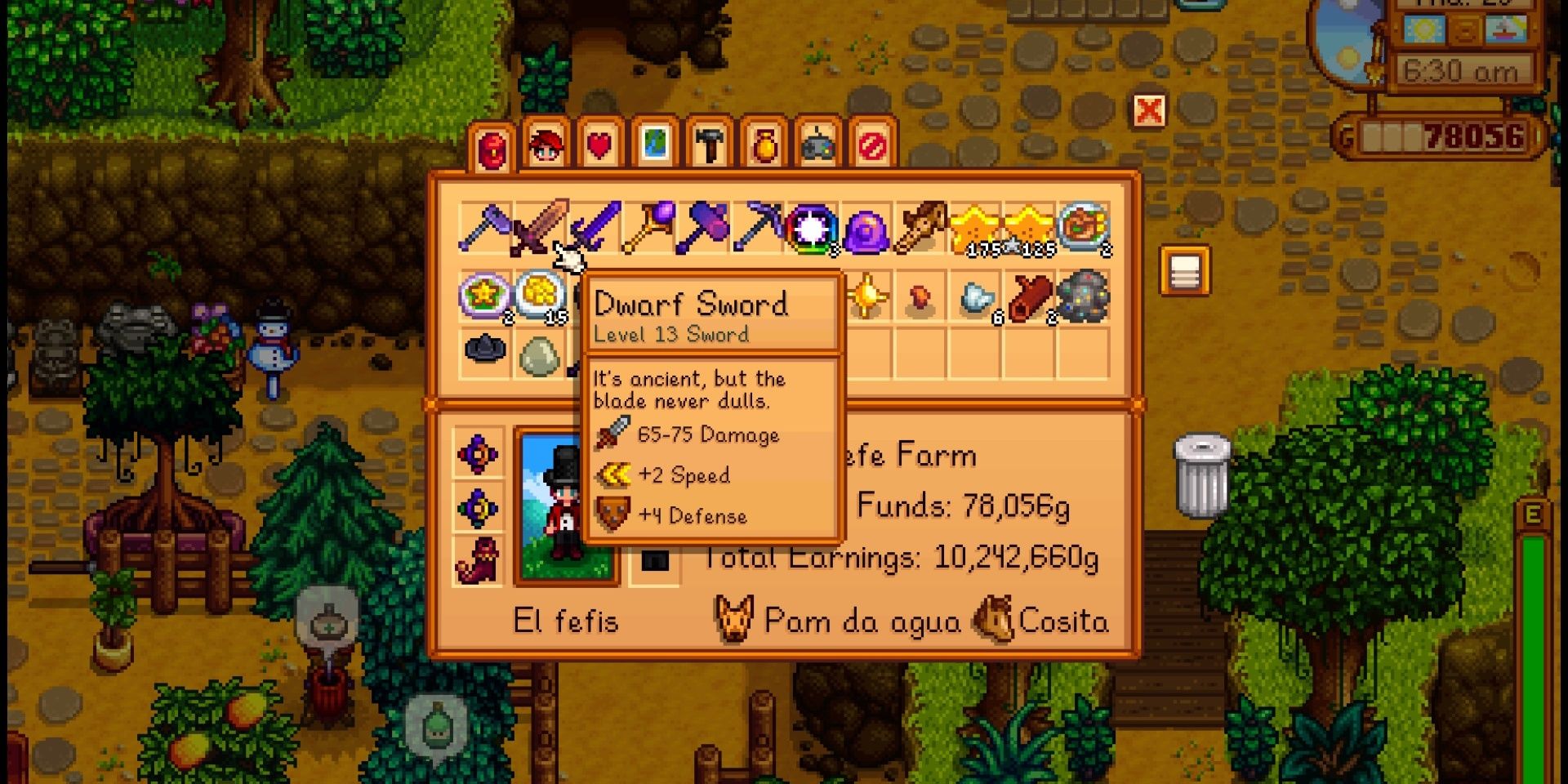Select the Dwarf Sword in the inventory
1568x784 pixels.
click(543, 229)
